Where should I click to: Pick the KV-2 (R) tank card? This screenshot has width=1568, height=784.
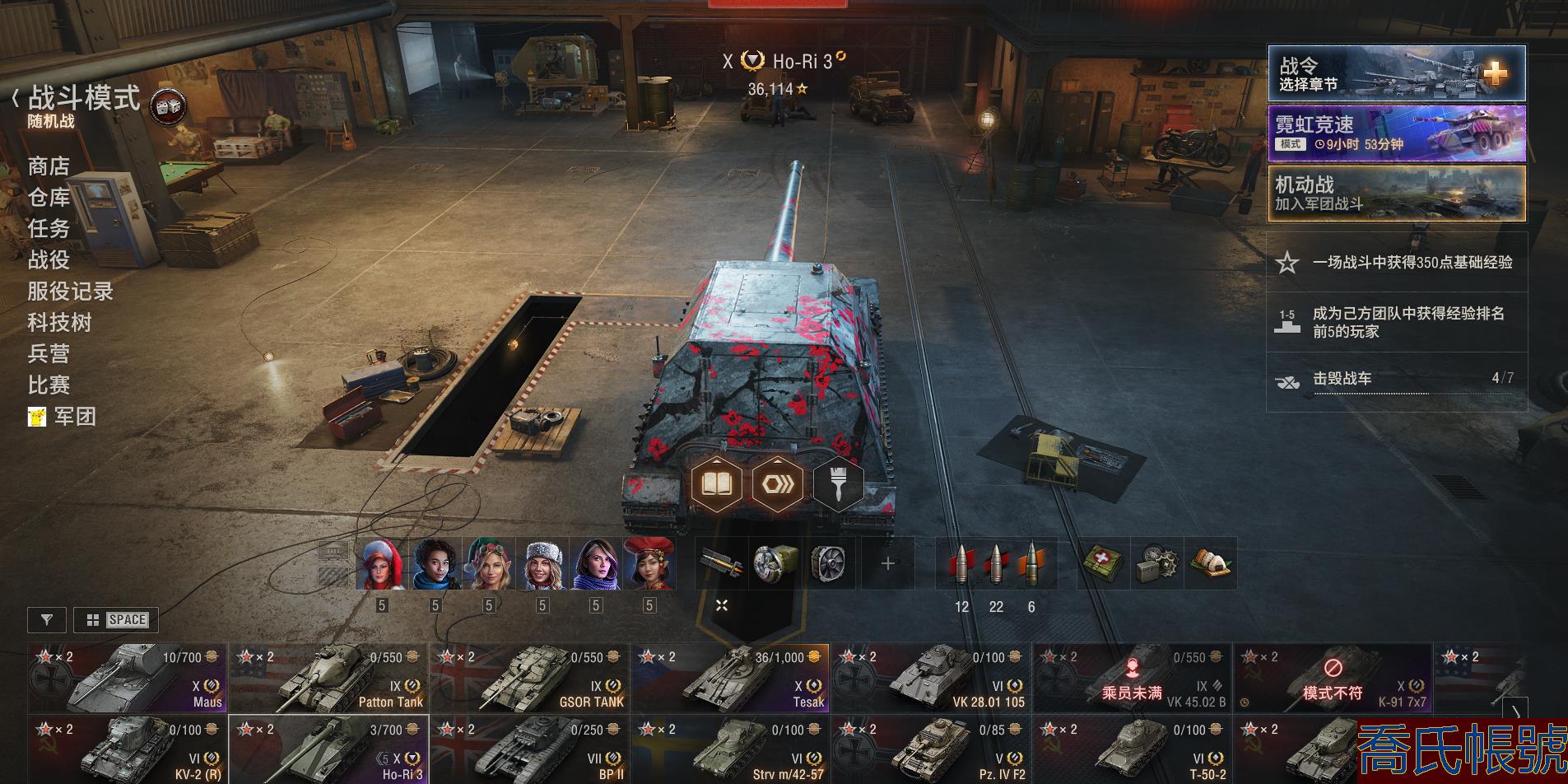click(x=128, y=749)
